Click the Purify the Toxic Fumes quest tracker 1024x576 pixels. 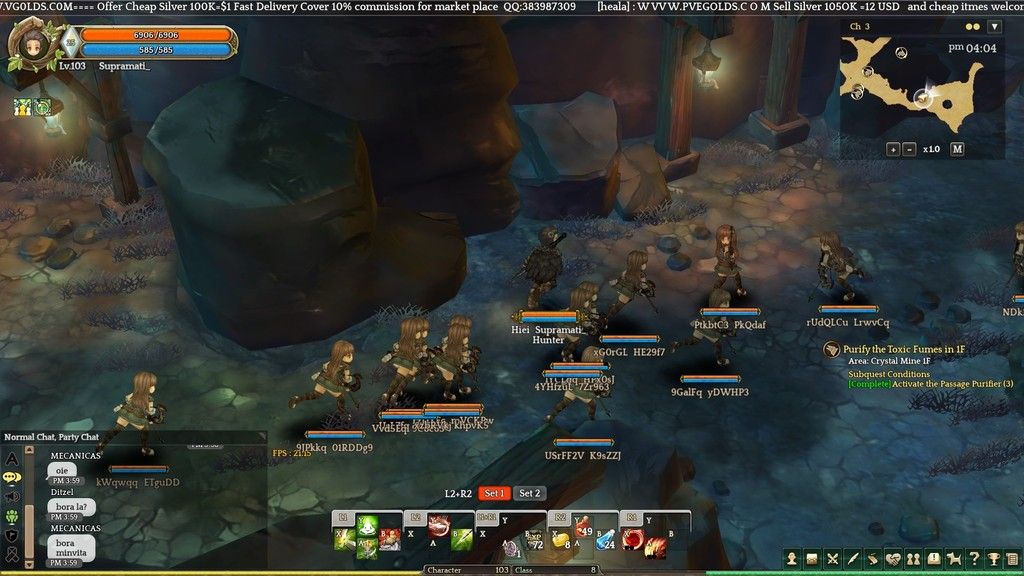902,349
